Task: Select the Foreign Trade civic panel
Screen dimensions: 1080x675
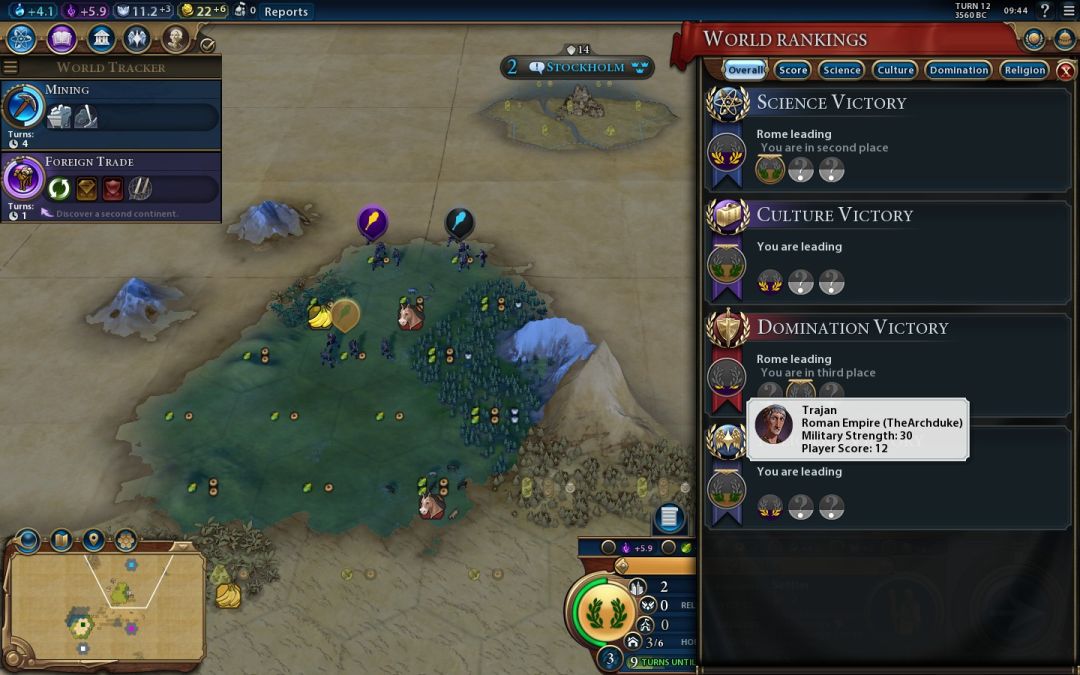Action: pyautogui.click(x=110, y=186)
